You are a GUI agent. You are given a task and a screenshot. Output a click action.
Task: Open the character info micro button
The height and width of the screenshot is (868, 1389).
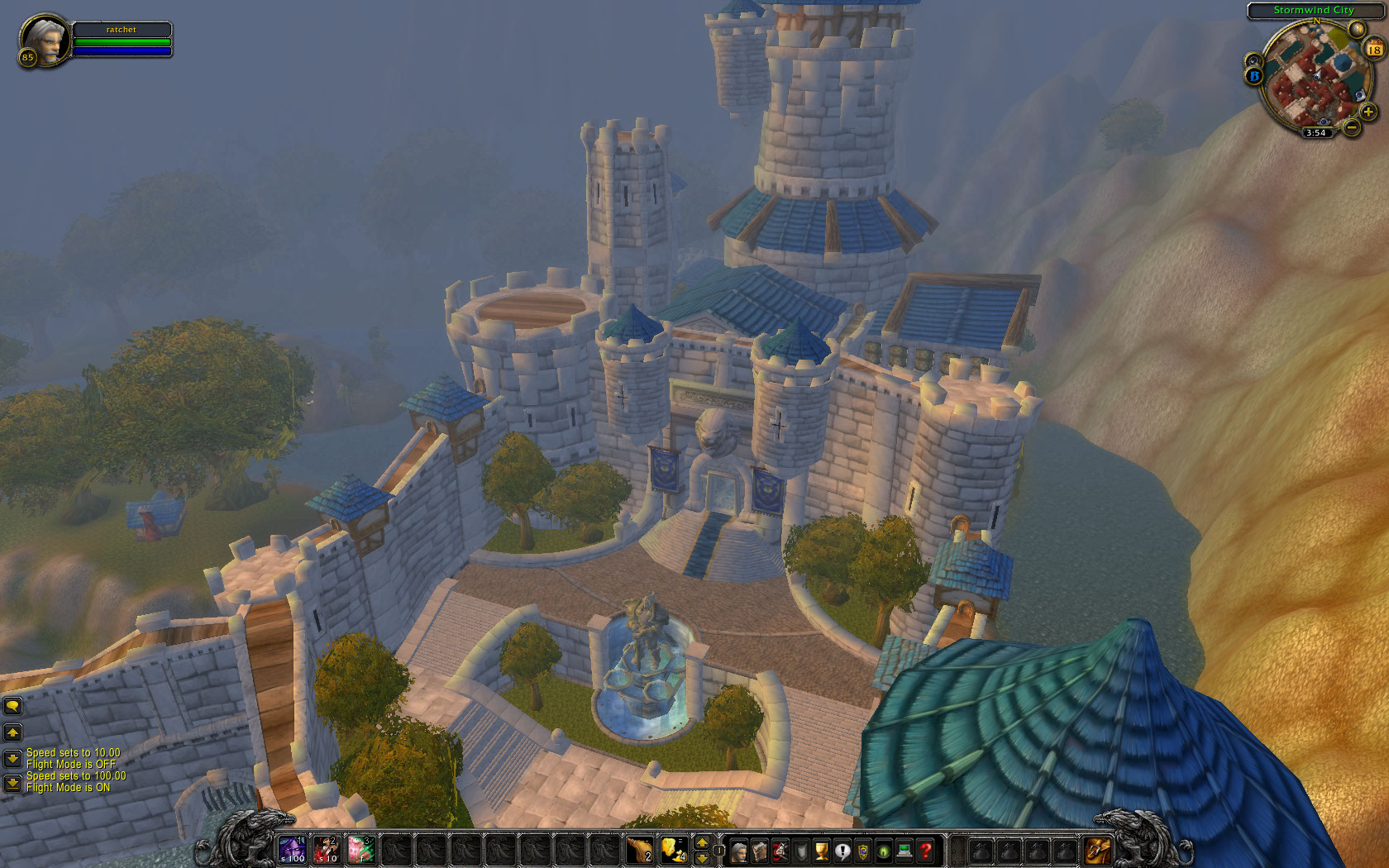[738, 850]
